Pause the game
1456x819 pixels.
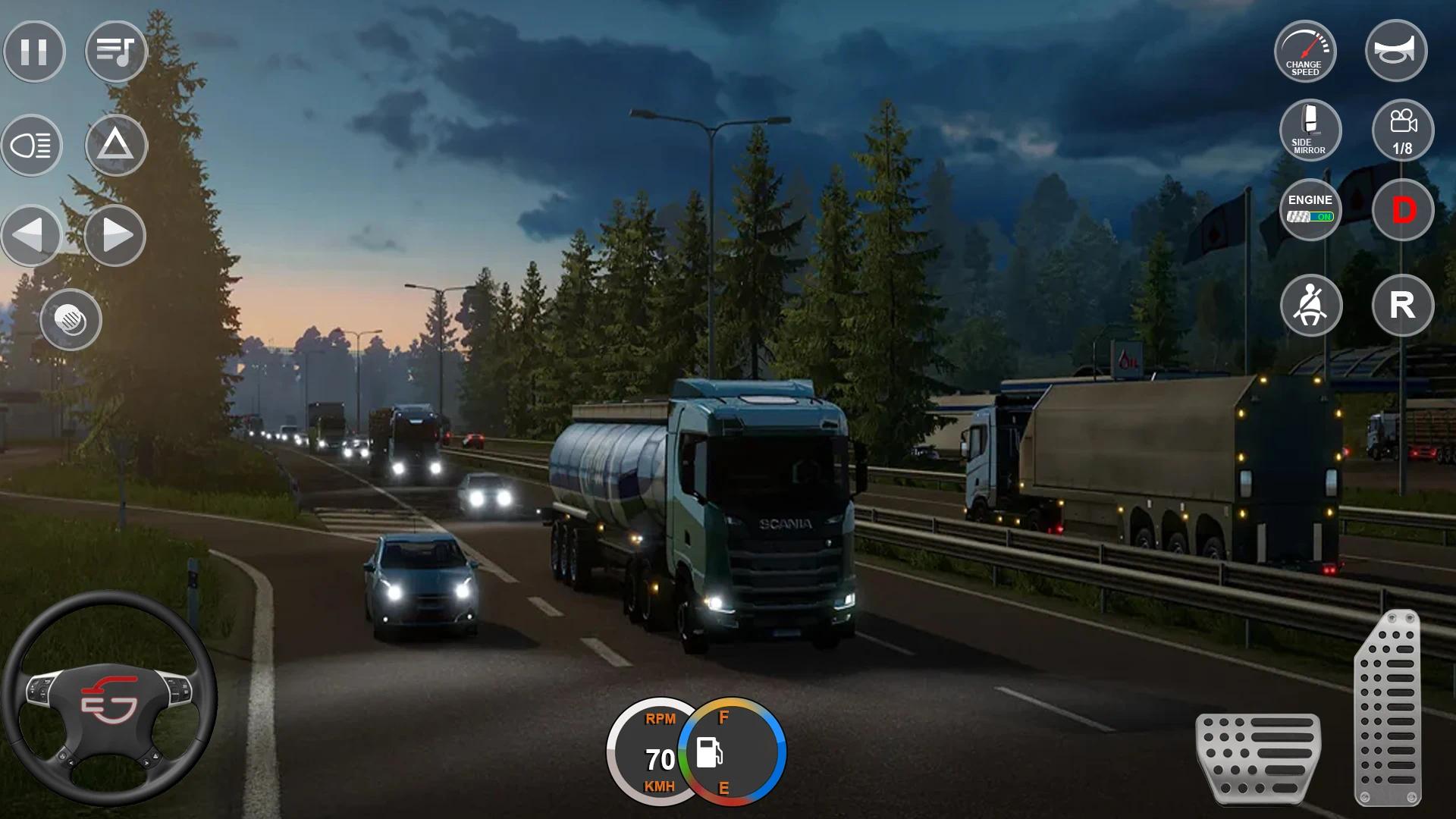pos(34,52)
